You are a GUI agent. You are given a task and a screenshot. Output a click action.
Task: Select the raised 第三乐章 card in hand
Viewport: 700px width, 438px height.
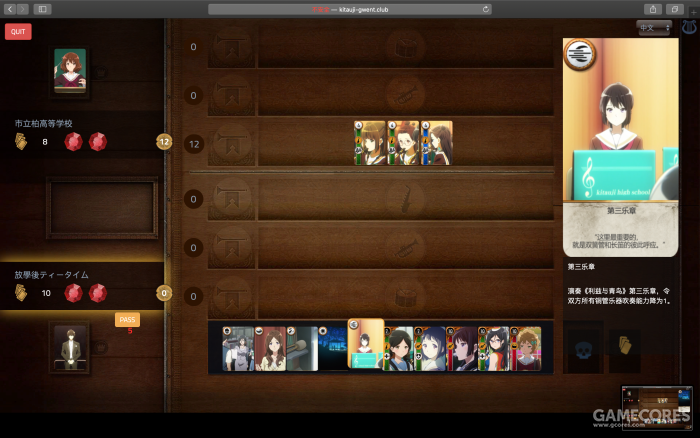coord(366,344)
